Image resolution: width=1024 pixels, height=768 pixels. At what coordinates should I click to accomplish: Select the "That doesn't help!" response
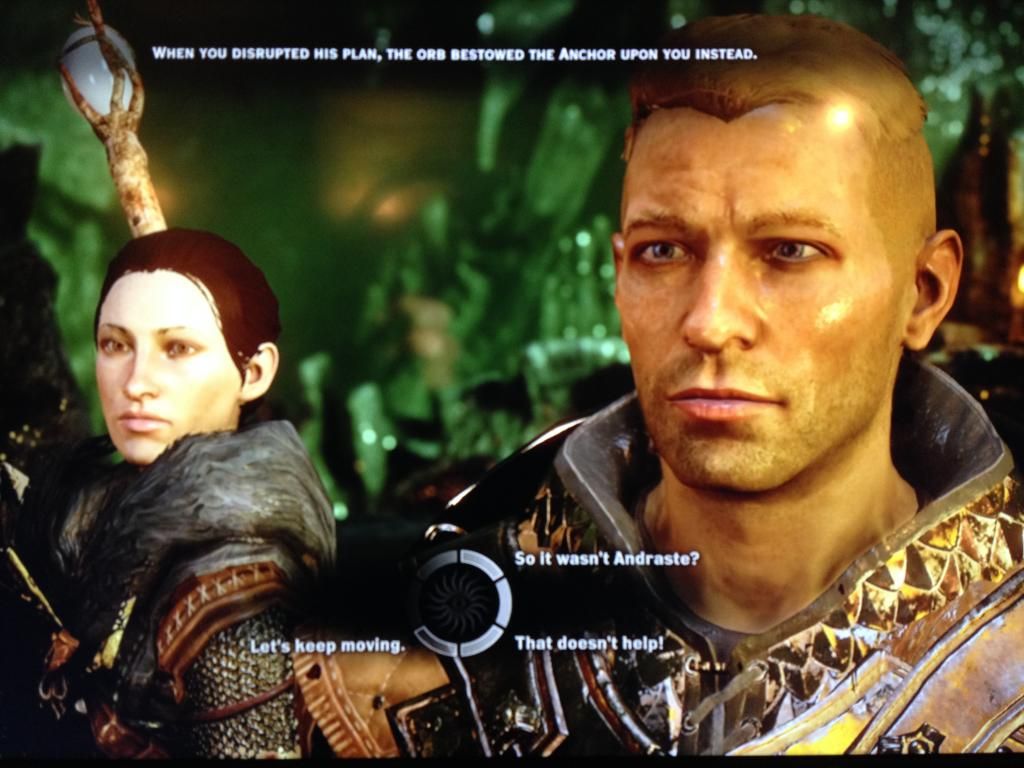588,643
